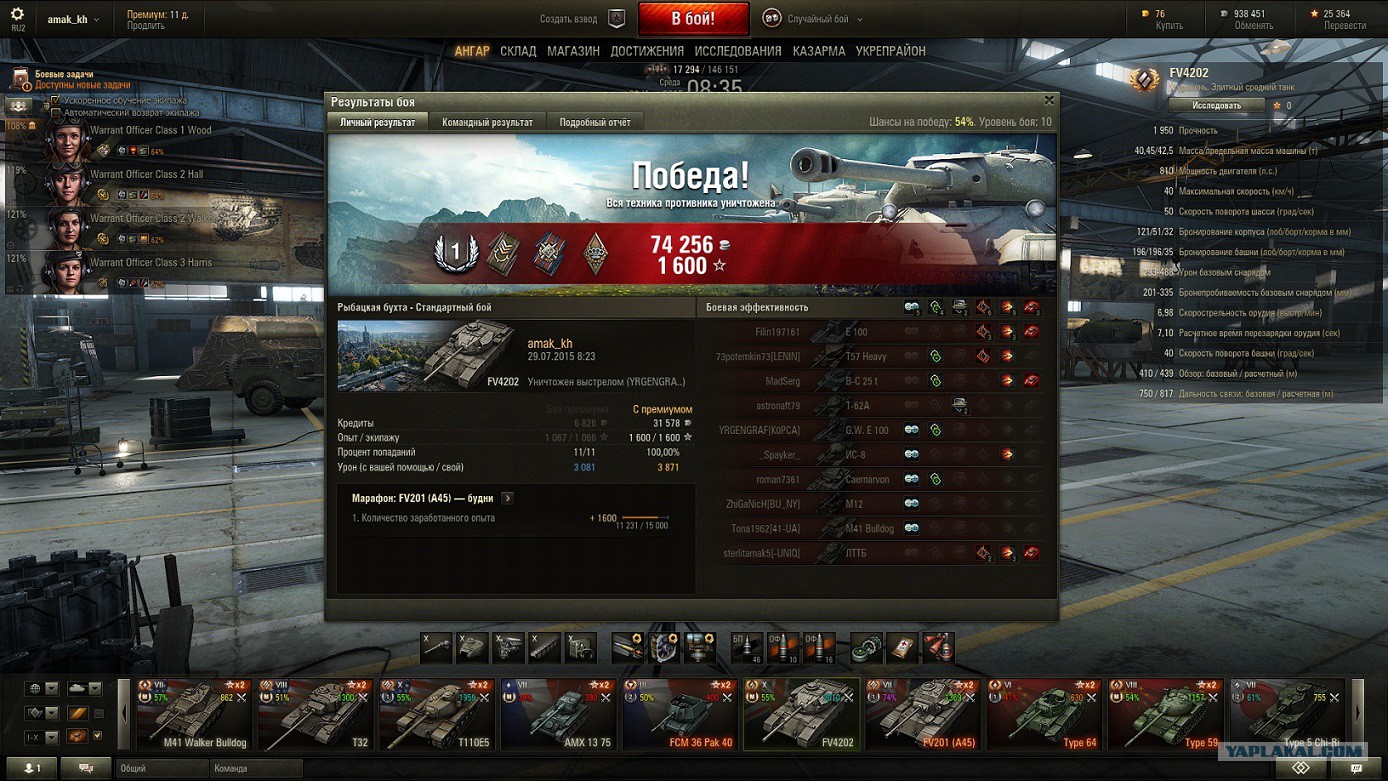Toggle «Ускоренное обучение экипажа» checkbox

56,100
